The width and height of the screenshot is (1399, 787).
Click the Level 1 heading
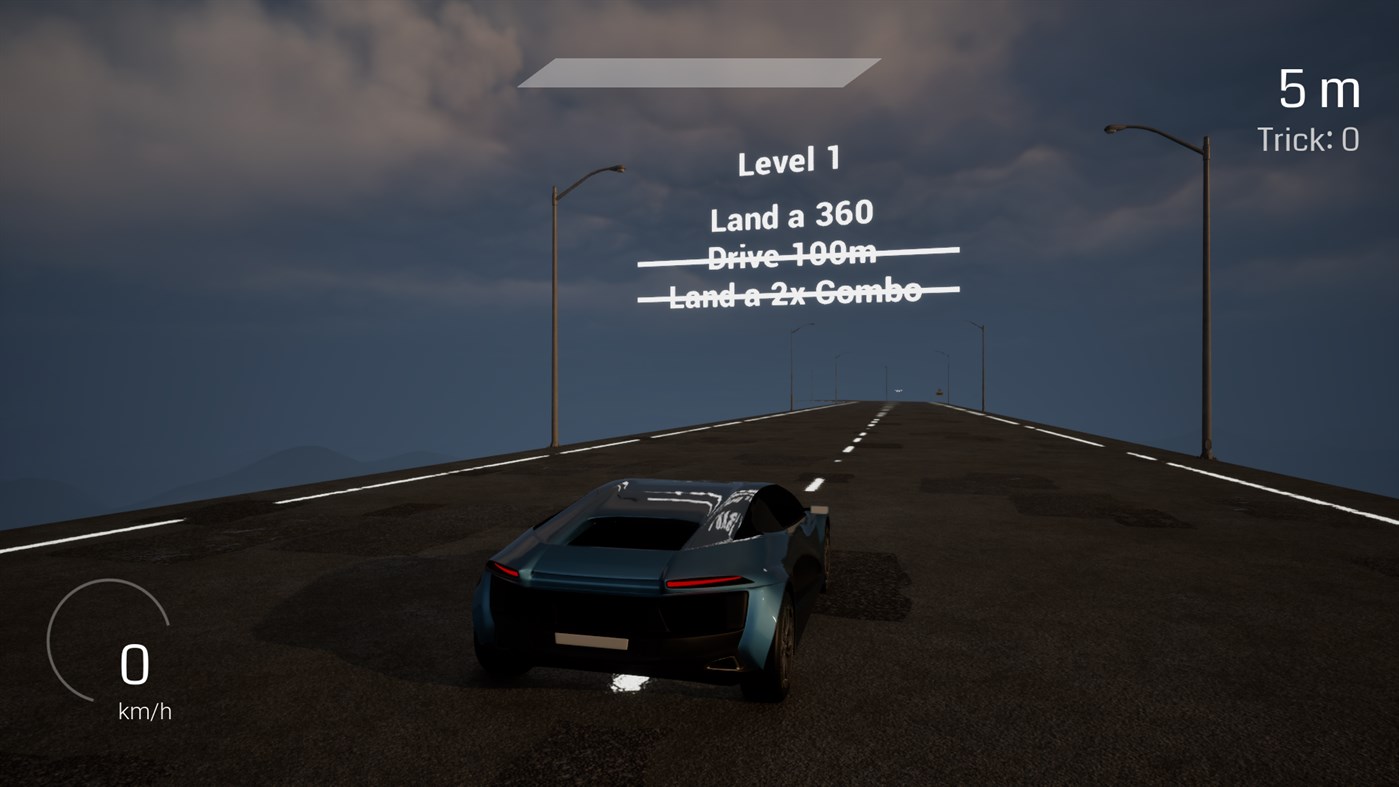coord(789,160)
